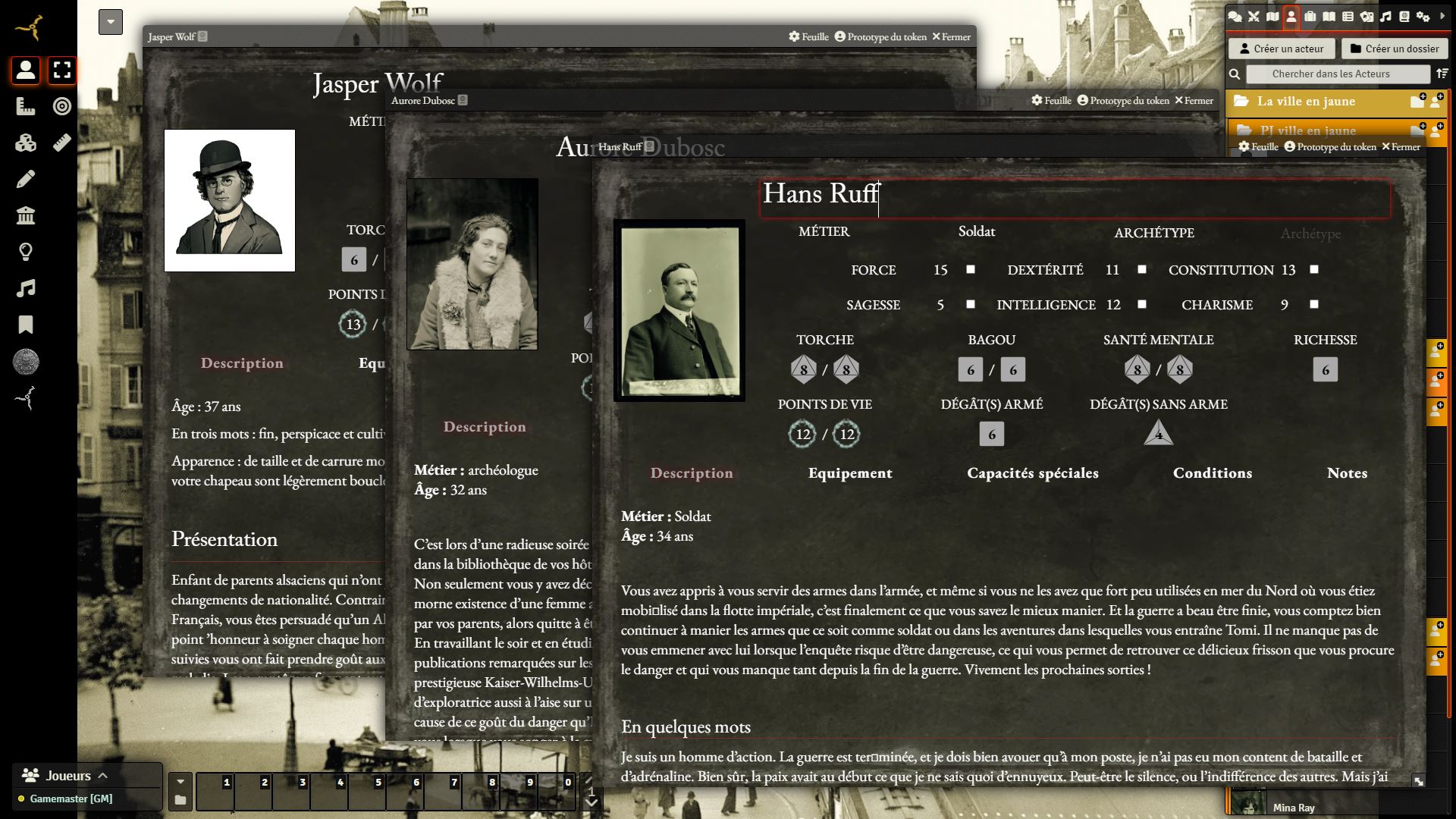The image size is (1456, 819).
Task: Open the game settings gears tab
Action: 1423,17
